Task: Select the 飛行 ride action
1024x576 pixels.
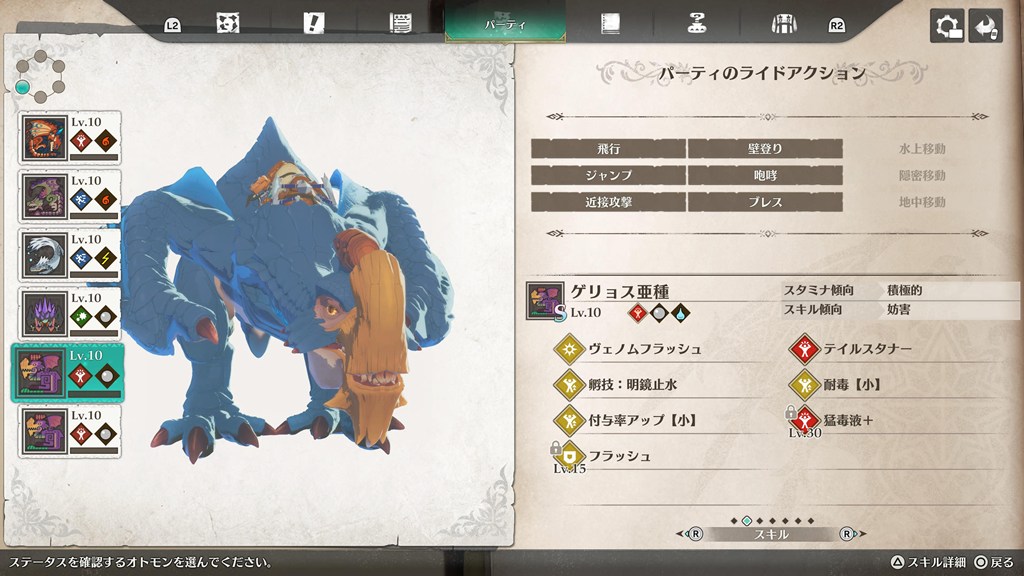Action: [x=608, y=149]
